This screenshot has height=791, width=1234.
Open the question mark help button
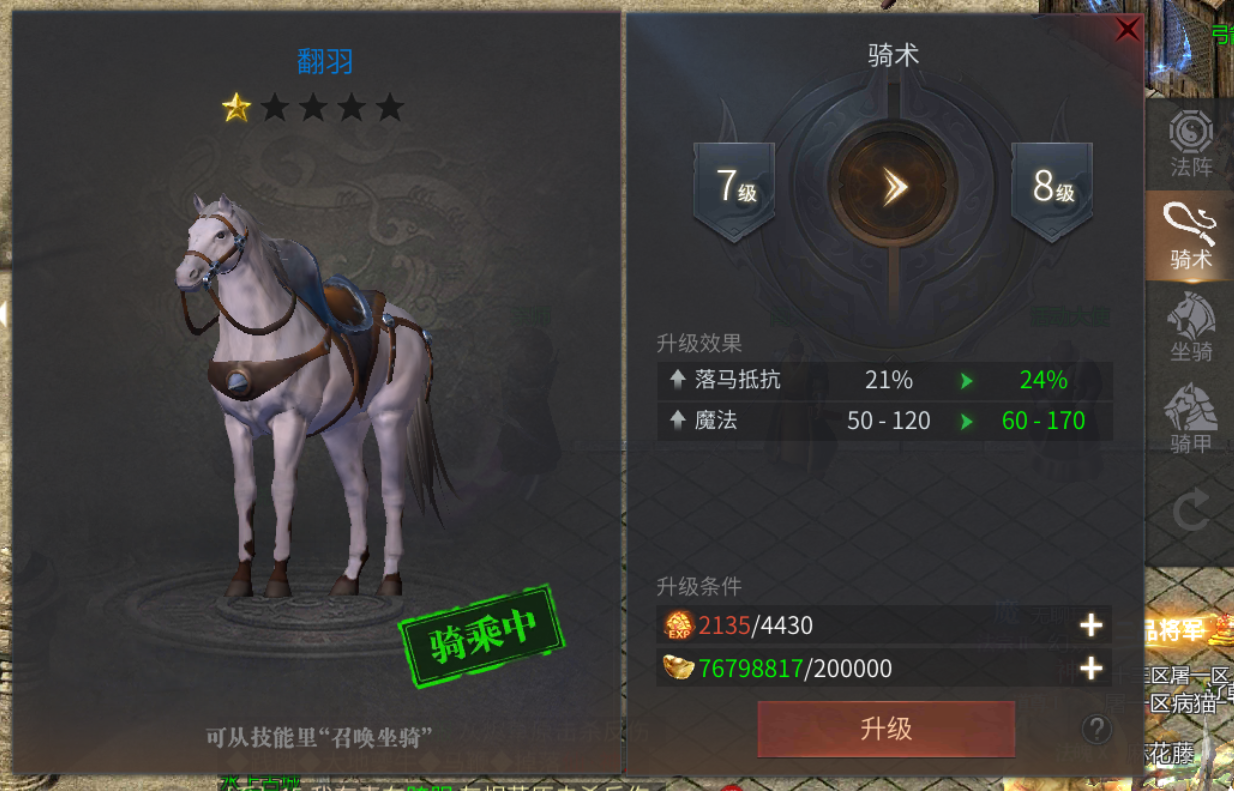(1096, 728)
